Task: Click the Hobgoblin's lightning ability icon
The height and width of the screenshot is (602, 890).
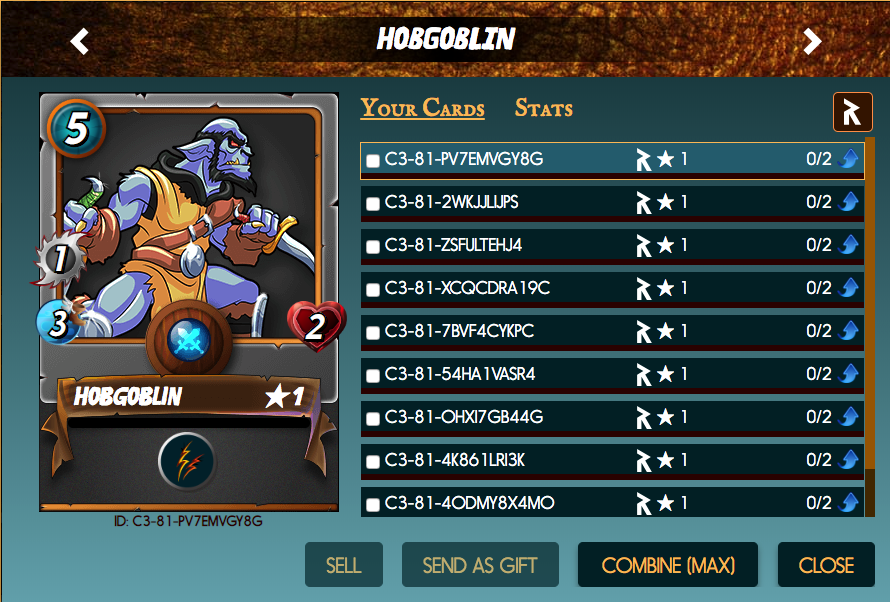Action: (187, 461)
